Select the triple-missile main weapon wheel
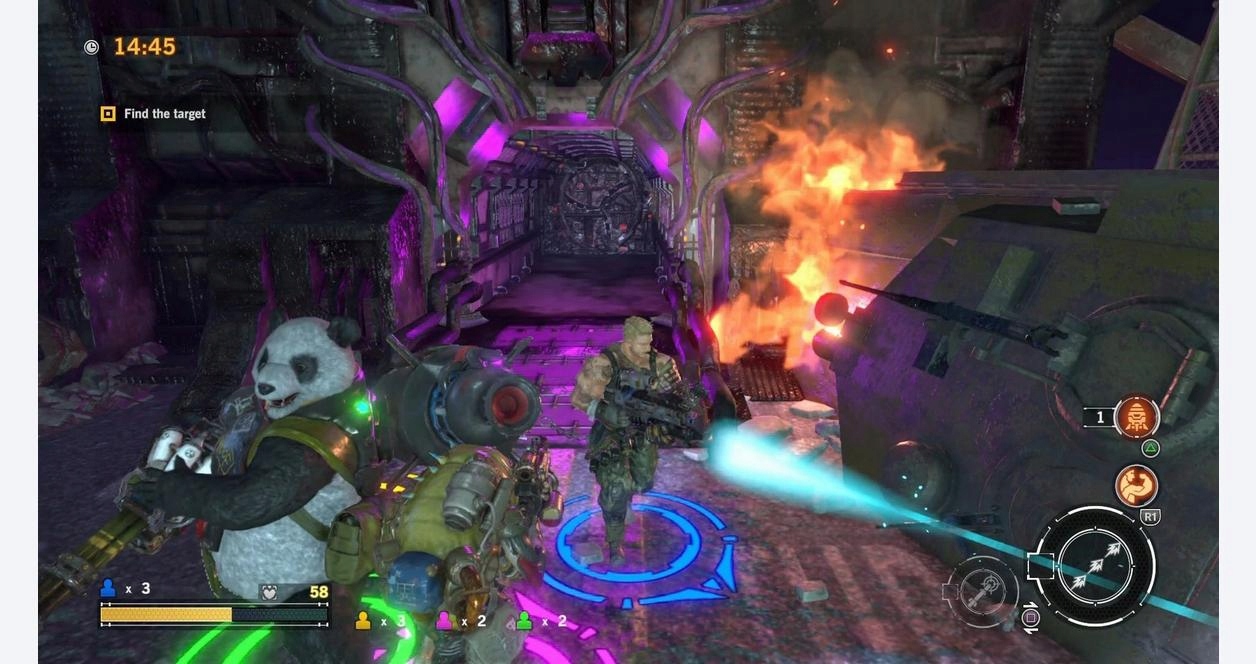The width and height of the screenshot is (1256, 664). point(1095,566)
